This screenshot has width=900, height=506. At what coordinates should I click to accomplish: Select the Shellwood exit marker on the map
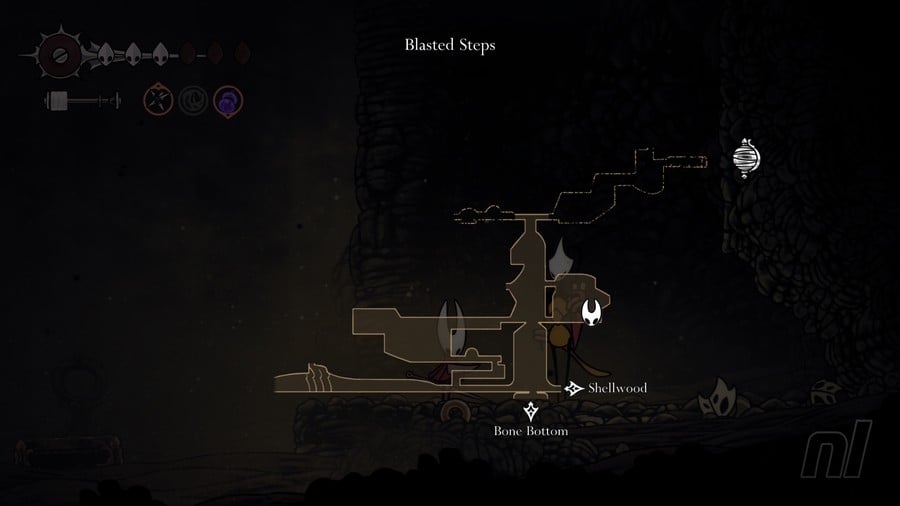coord(574,388)
